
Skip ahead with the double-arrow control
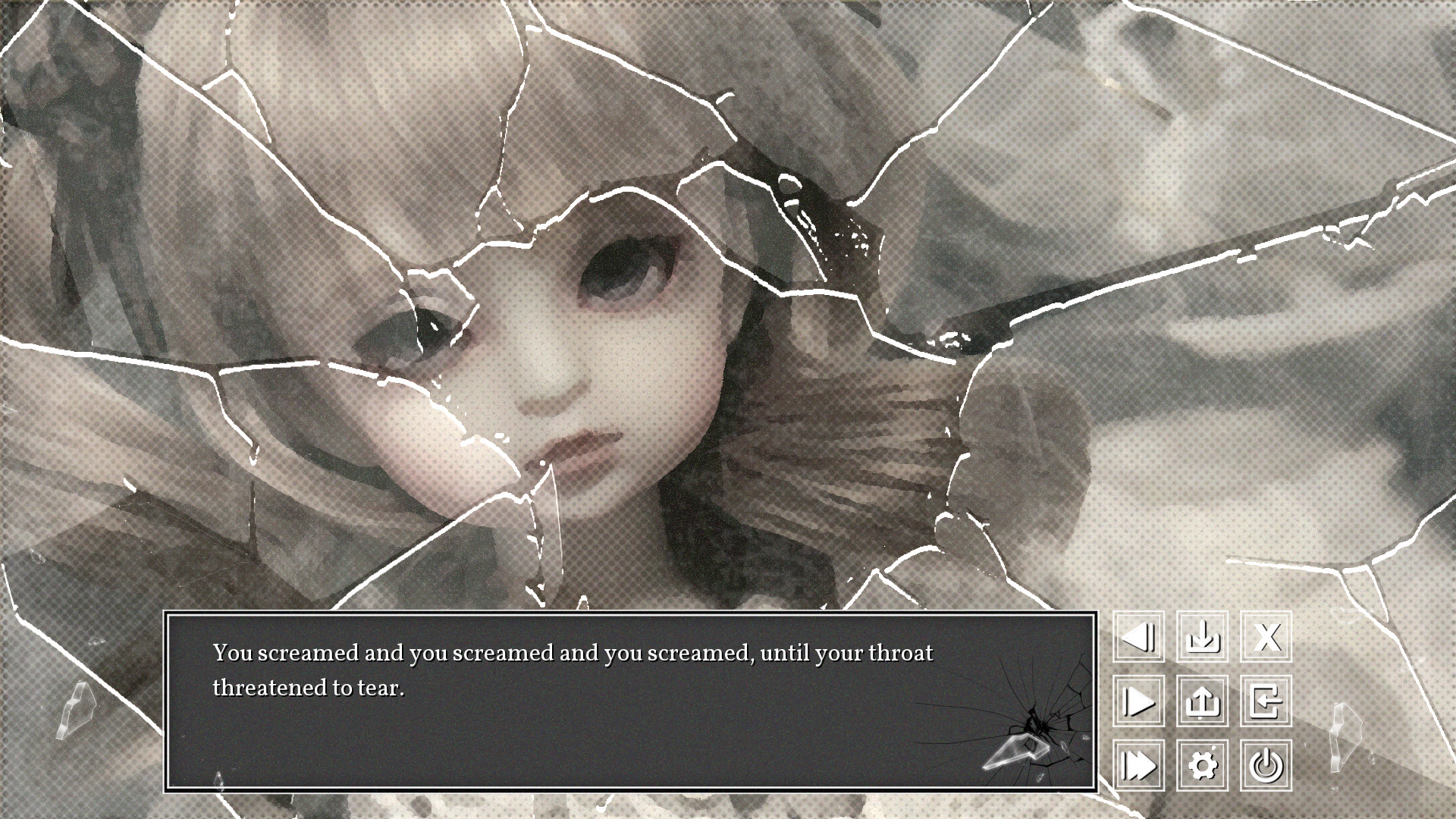(x=1138, y=765)
